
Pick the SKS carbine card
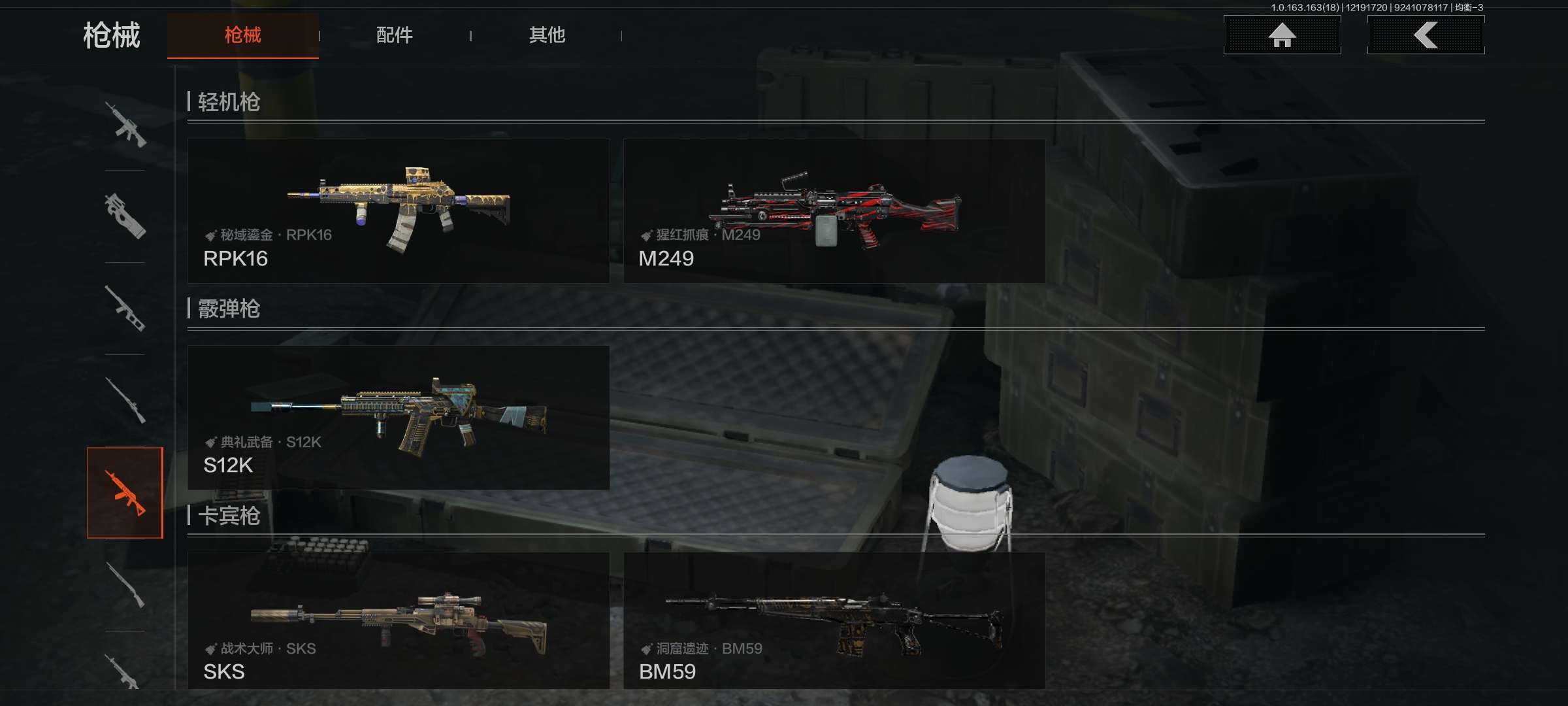pos(399,620)
